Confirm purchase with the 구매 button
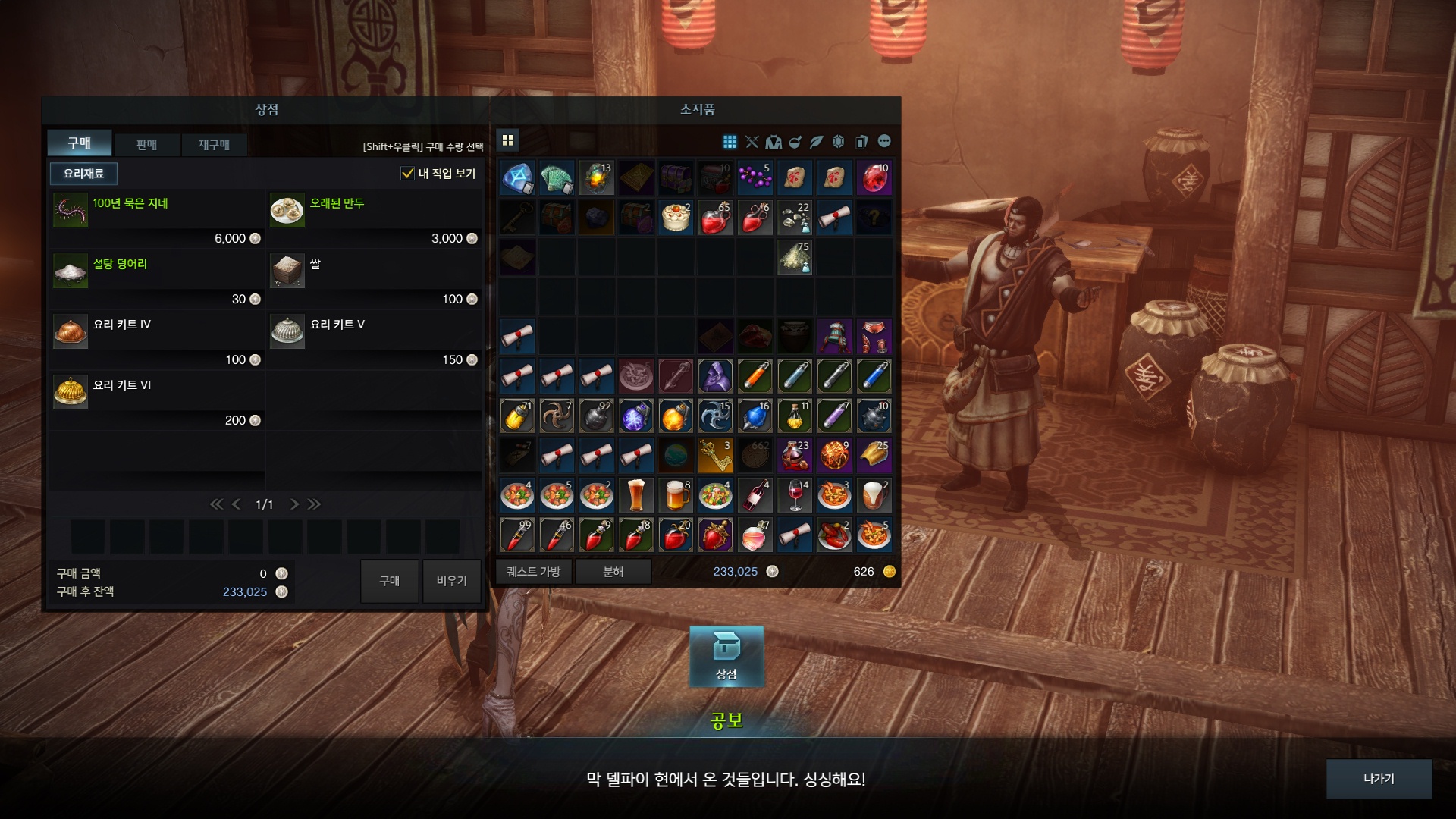Image resolution: width=1456 pixels, height=819 pixels. click(x=389, y=581)
